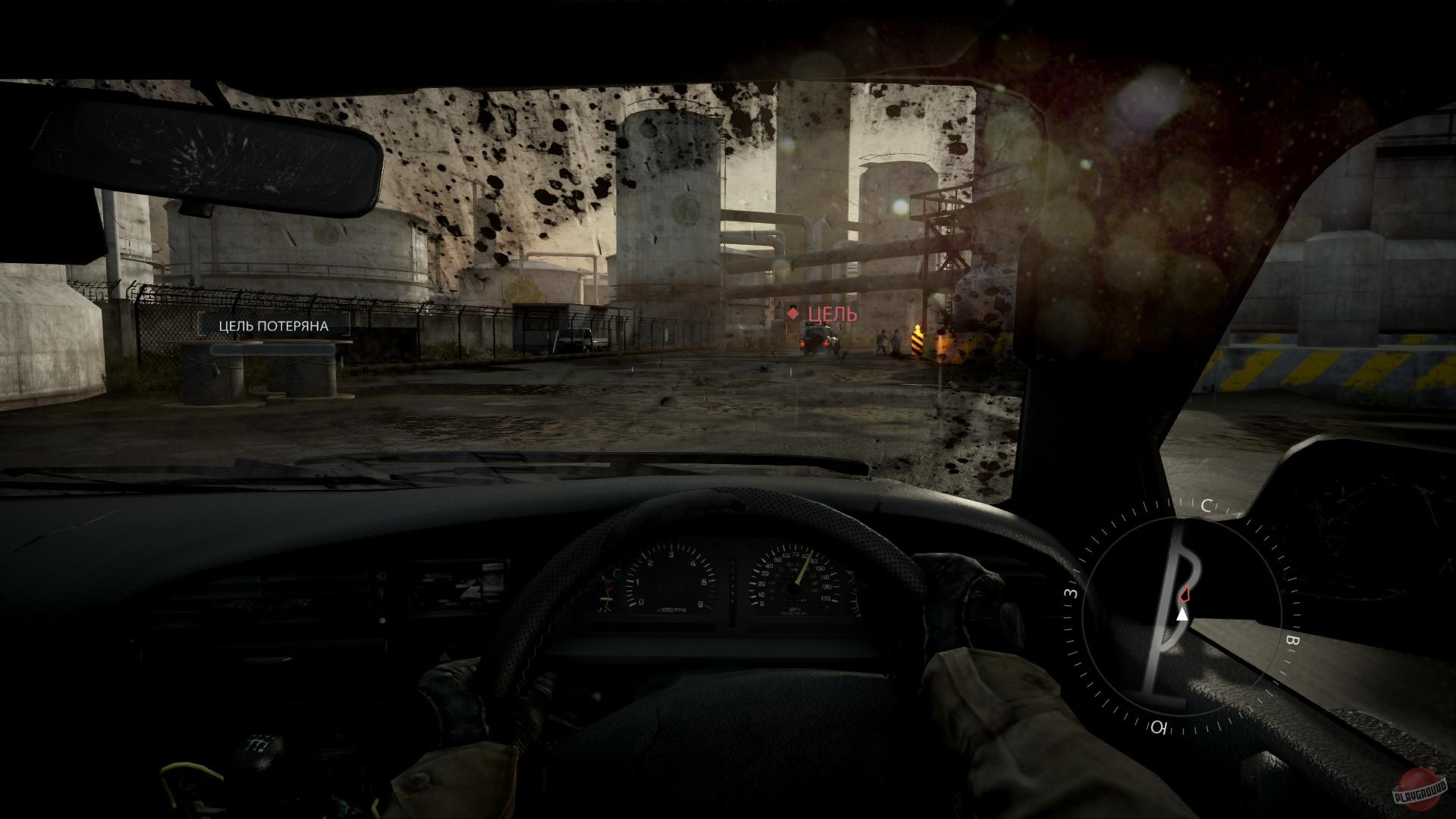Click the Ю south marker on the compass
1456x819 pixels.
click(x=1159, y=726)
